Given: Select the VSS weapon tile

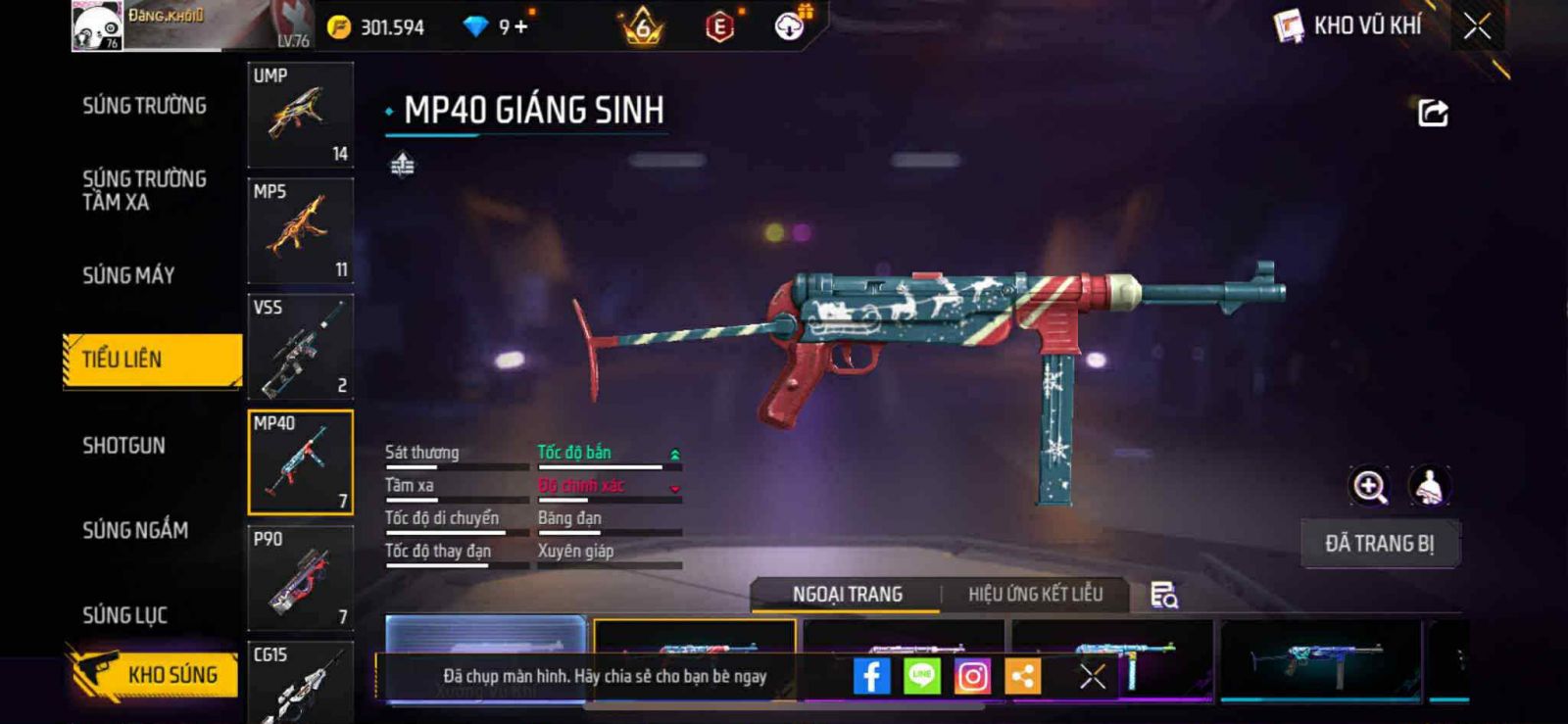Looking at the screenshot, I should (x=300, y=346).
